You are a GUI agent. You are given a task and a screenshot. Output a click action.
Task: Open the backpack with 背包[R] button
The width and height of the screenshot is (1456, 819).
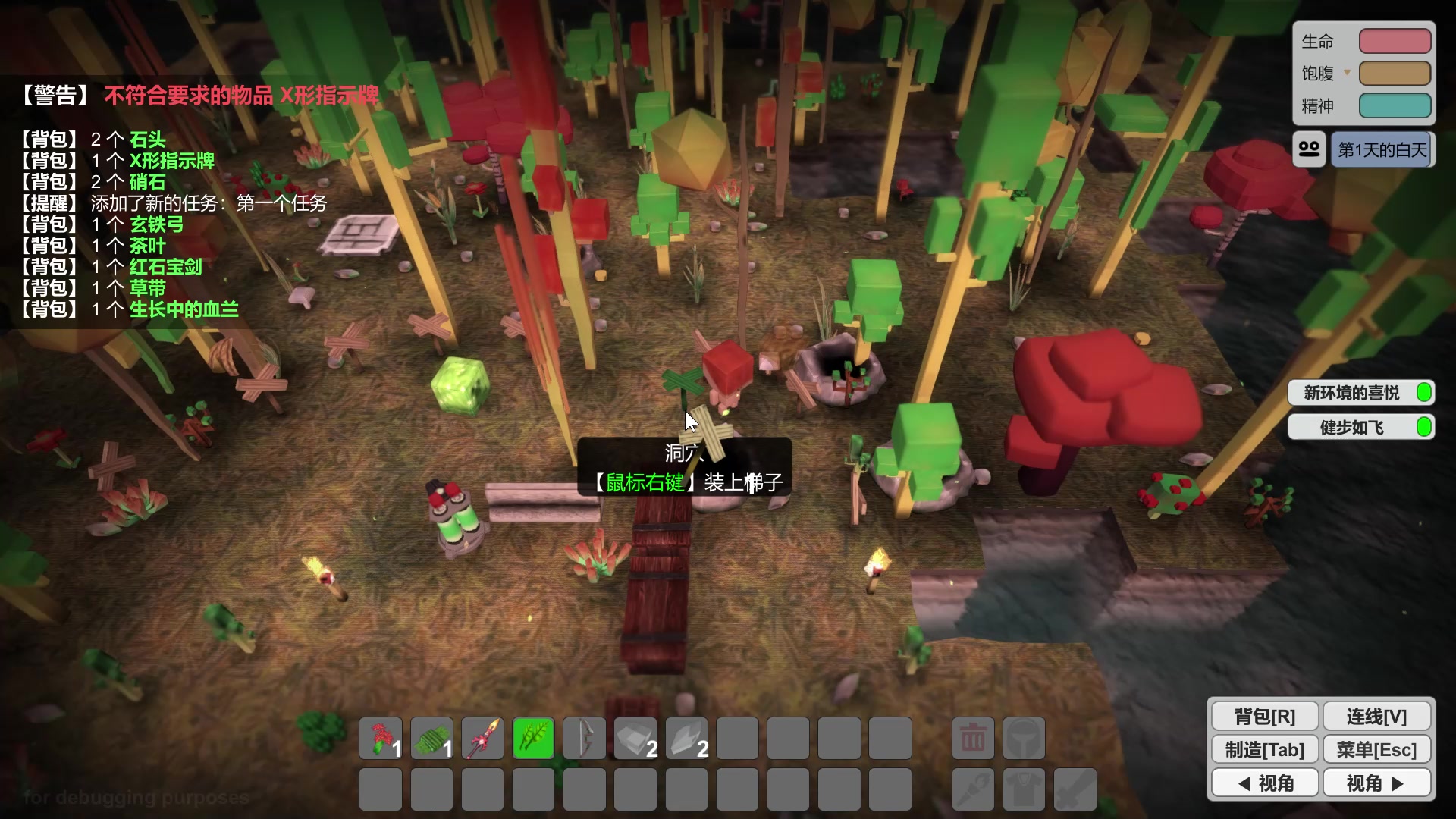point(1264,716)
